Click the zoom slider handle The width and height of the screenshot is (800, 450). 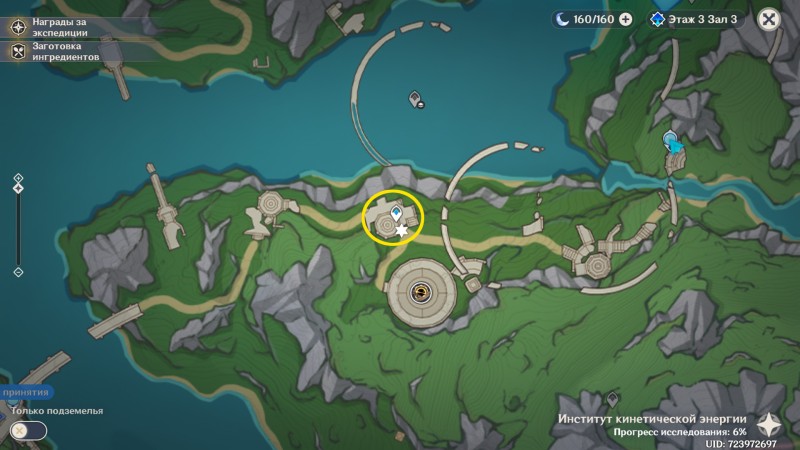18,188
